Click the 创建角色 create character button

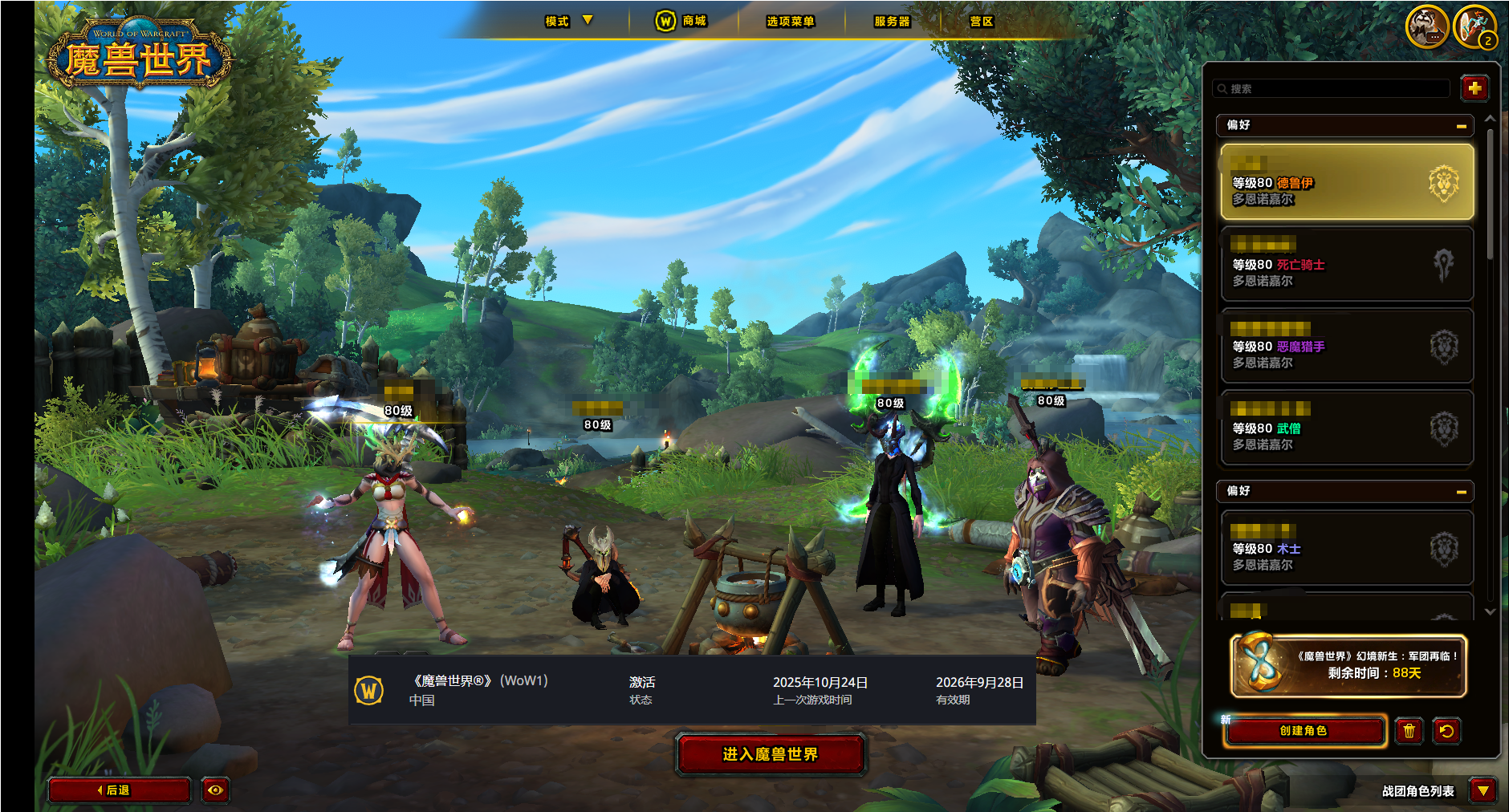tap(1304, 731)
